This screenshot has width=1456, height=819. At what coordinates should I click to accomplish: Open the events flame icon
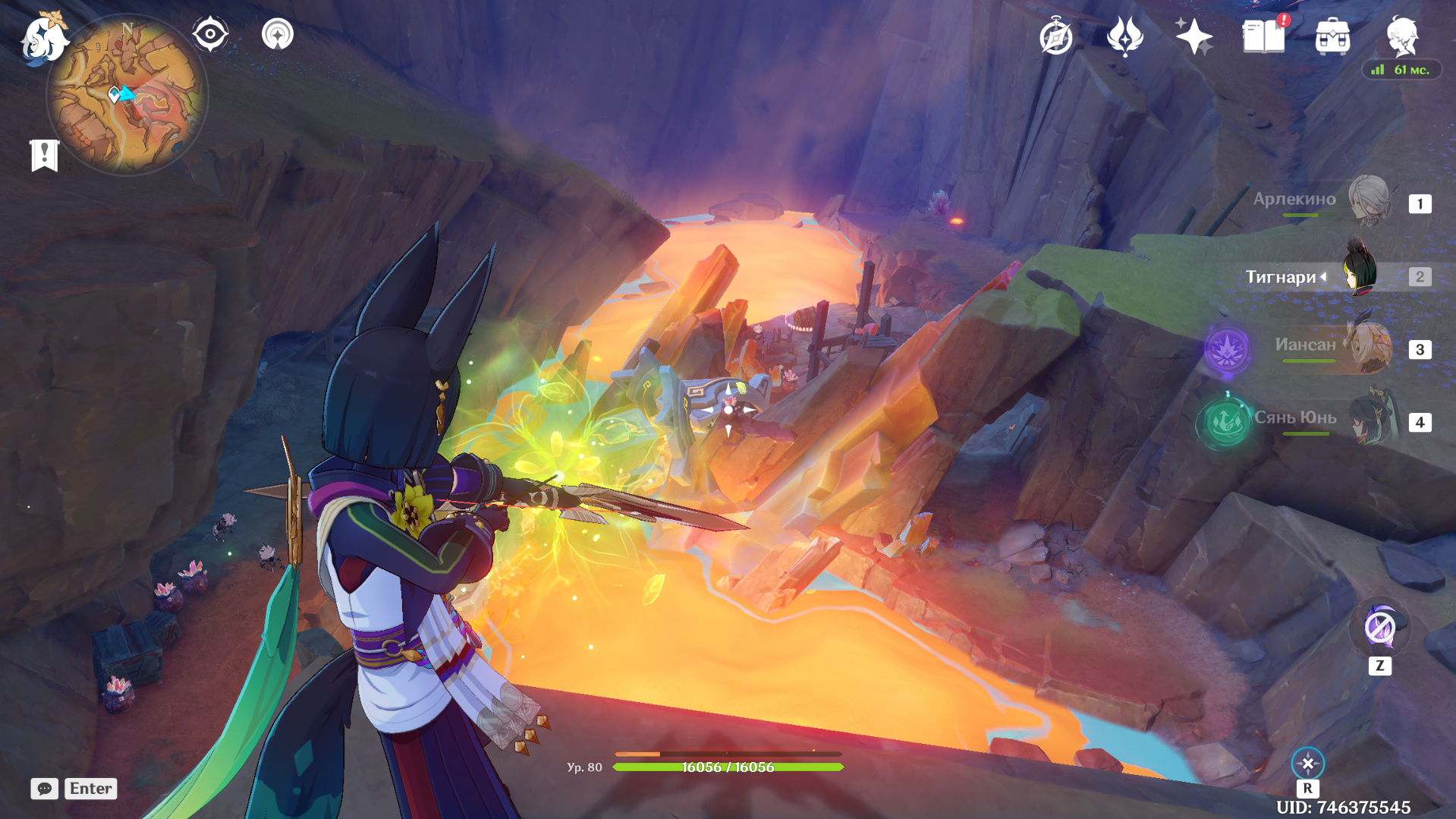pyautogui.click(x=1124, y=36)
